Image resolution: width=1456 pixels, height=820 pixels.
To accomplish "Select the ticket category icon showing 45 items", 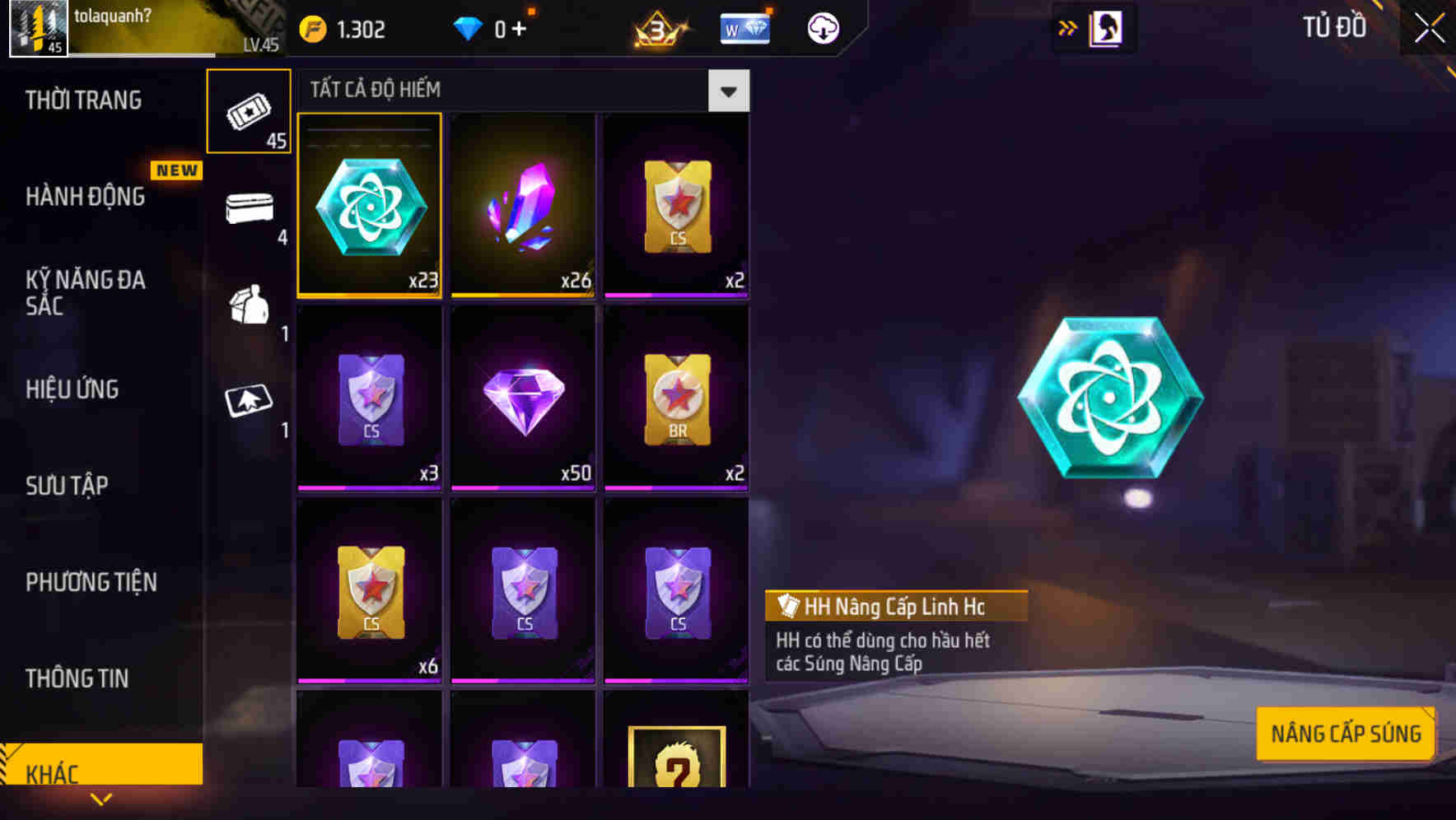I will click(249, 111).
